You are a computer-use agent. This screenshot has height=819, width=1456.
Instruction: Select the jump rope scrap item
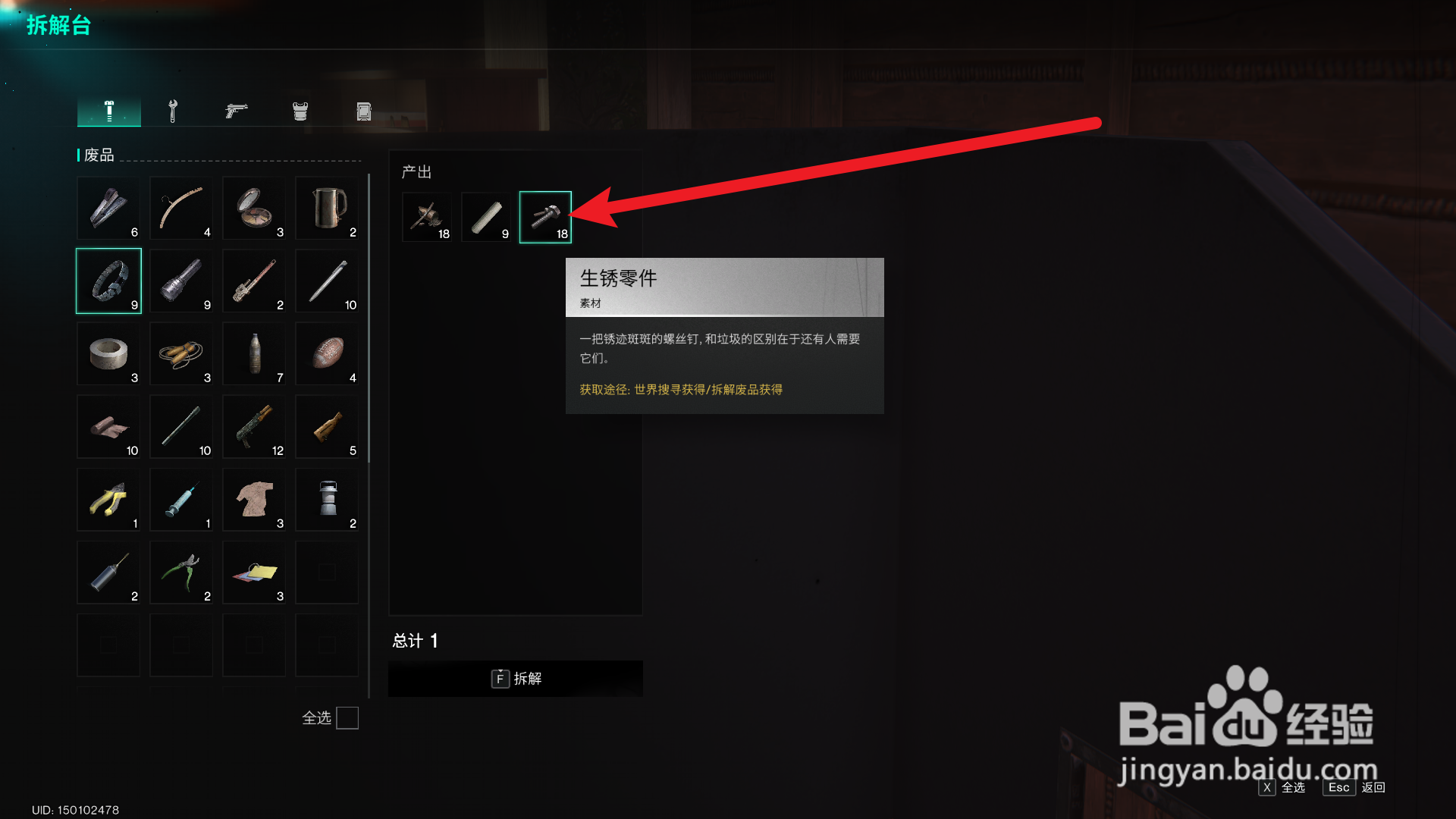point(181,354)
